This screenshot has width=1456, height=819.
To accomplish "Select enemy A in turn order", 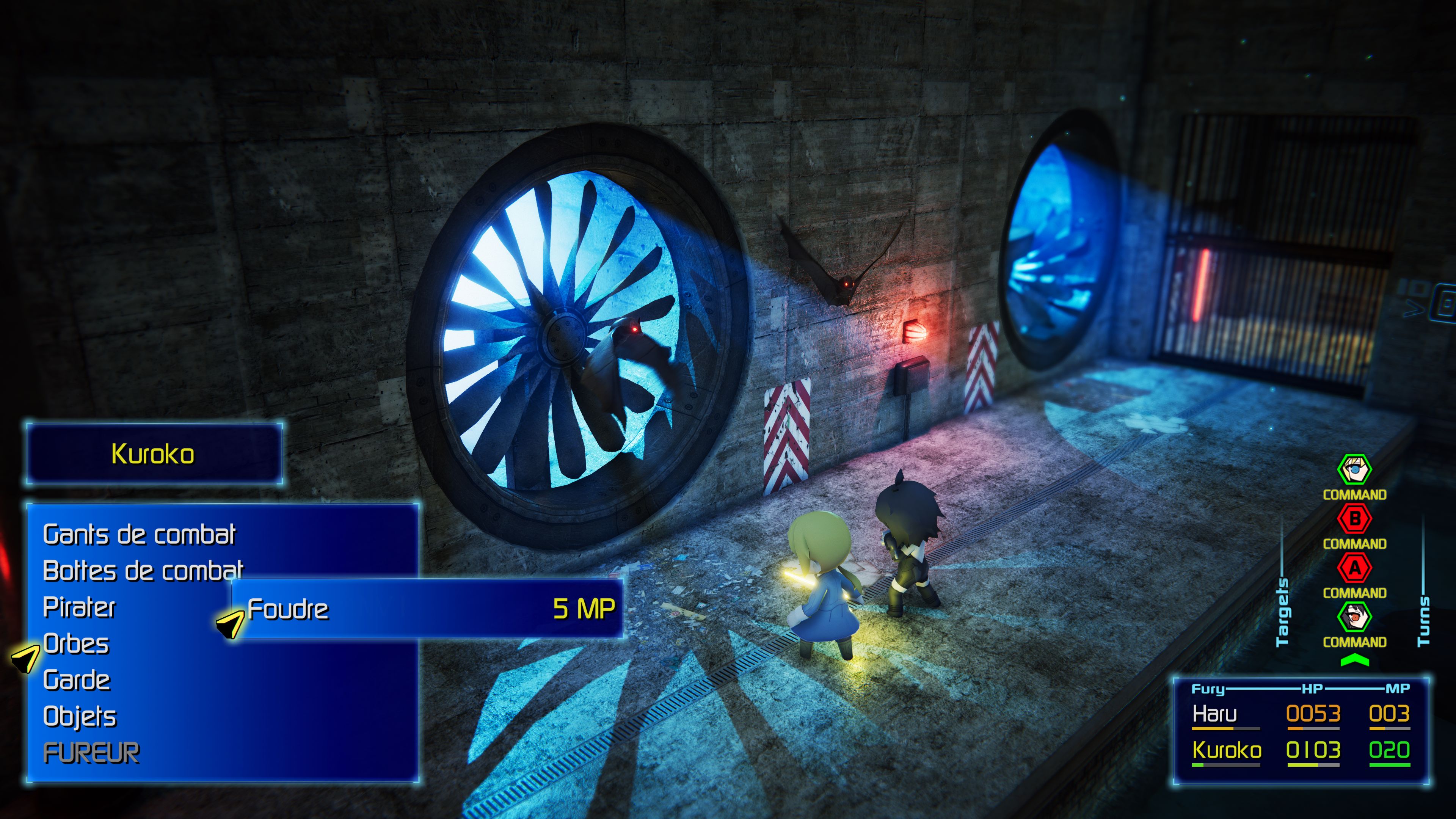I will pos(1354,568).
